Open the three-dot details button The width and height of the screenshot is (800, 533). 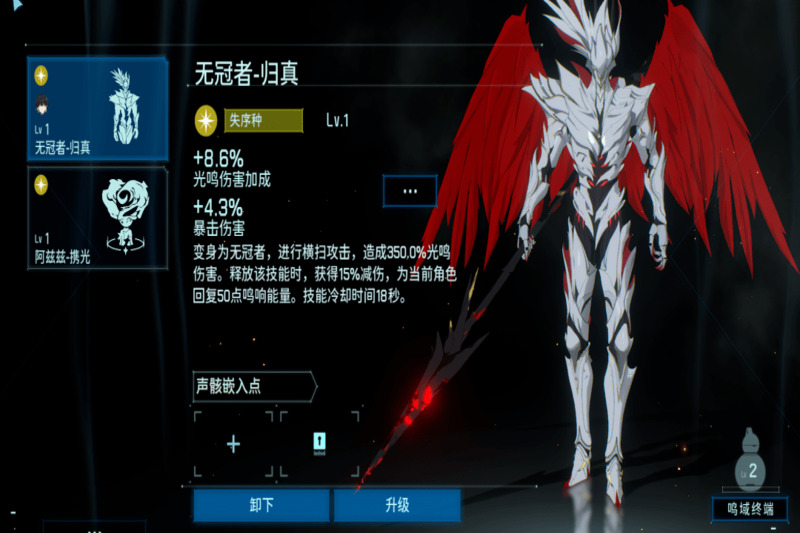coord(410,190)
